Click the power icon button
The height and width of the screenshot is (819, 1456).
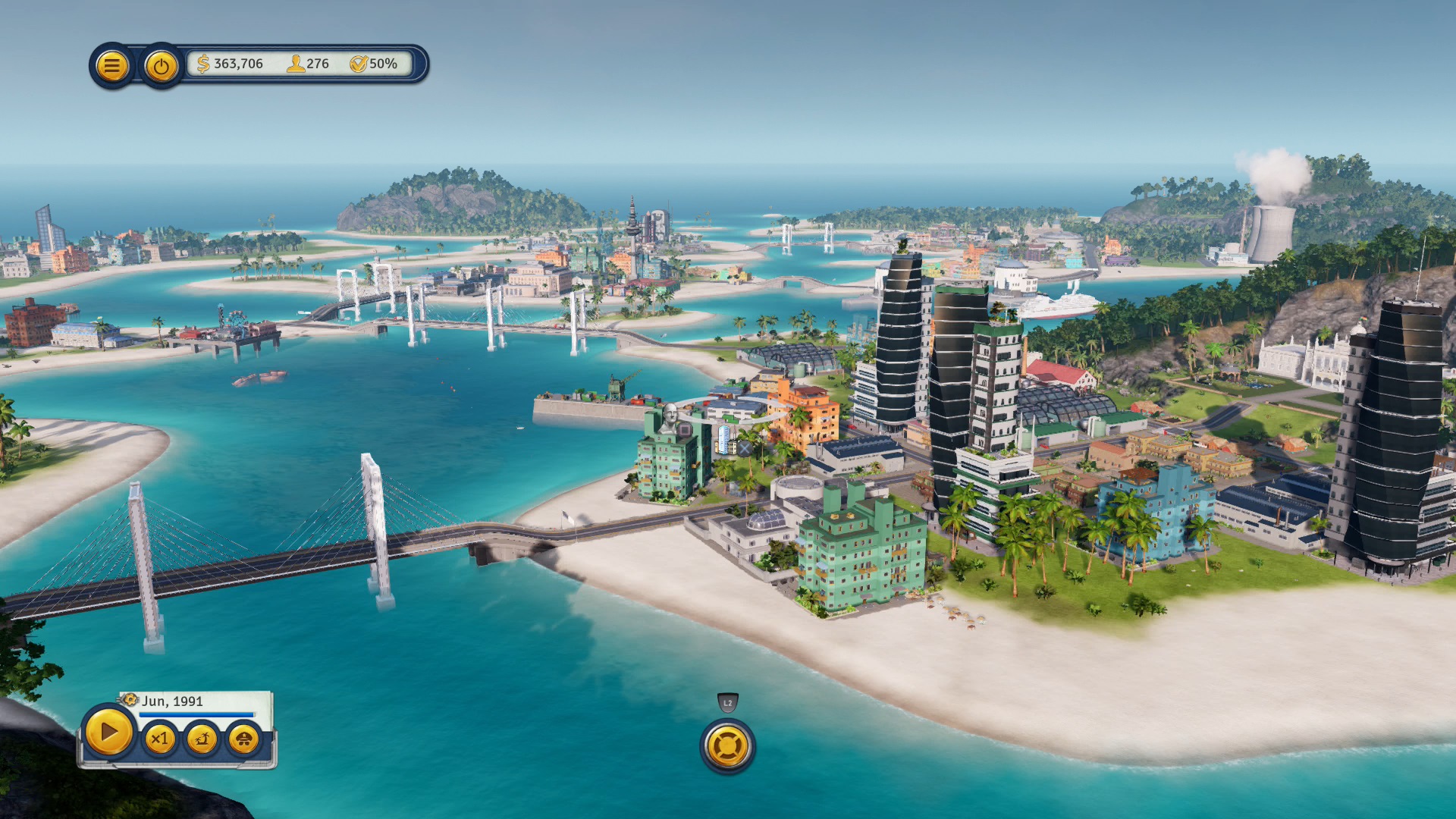(x=161, y=67)
